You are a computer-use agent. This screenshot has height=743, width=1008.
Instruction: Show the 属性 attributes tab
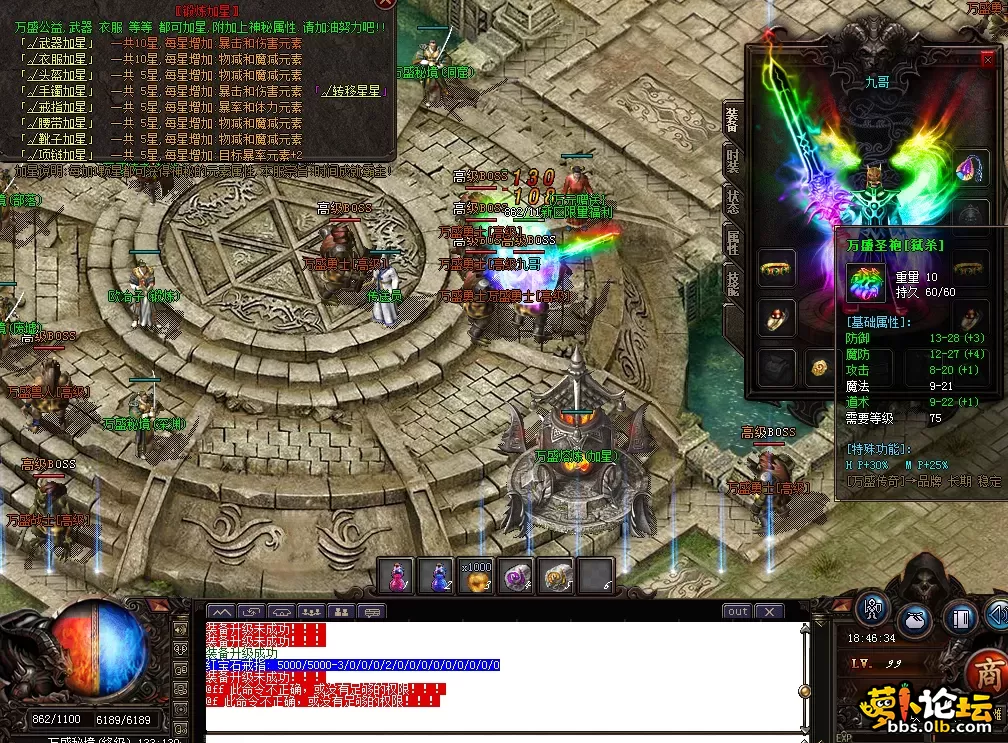(732, 240)
